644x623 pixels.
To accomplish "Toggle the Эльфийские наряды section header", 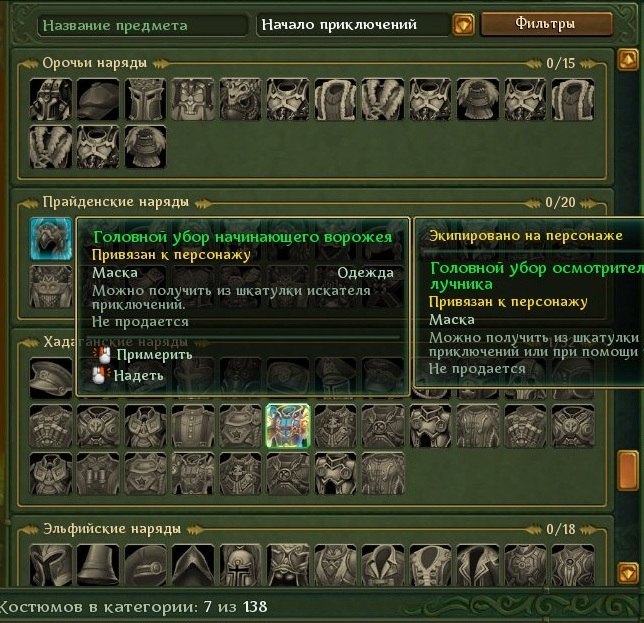I will [x=111, y=528].
